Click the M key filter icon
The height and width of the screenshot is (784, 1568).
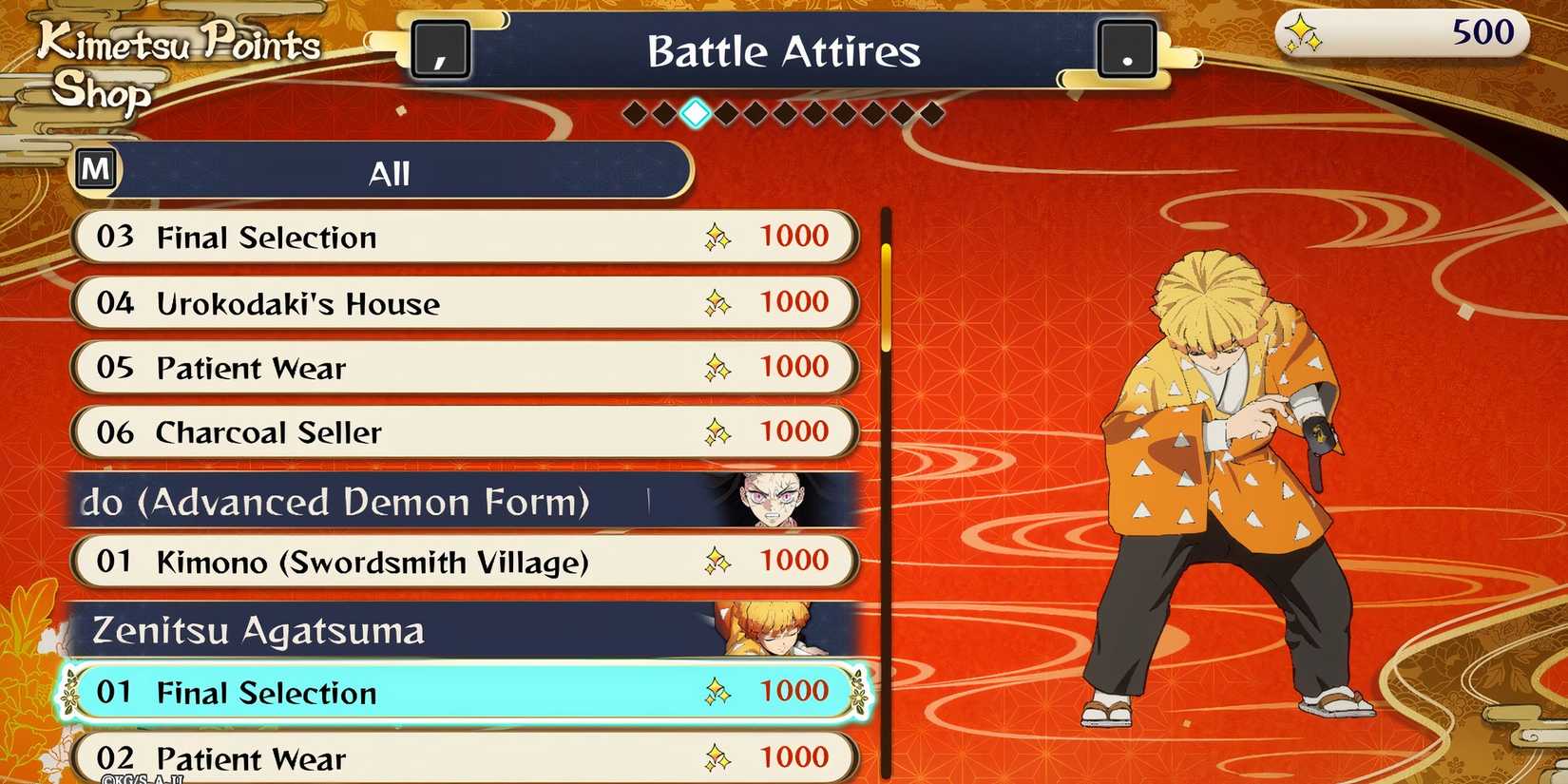coord(95,168)
